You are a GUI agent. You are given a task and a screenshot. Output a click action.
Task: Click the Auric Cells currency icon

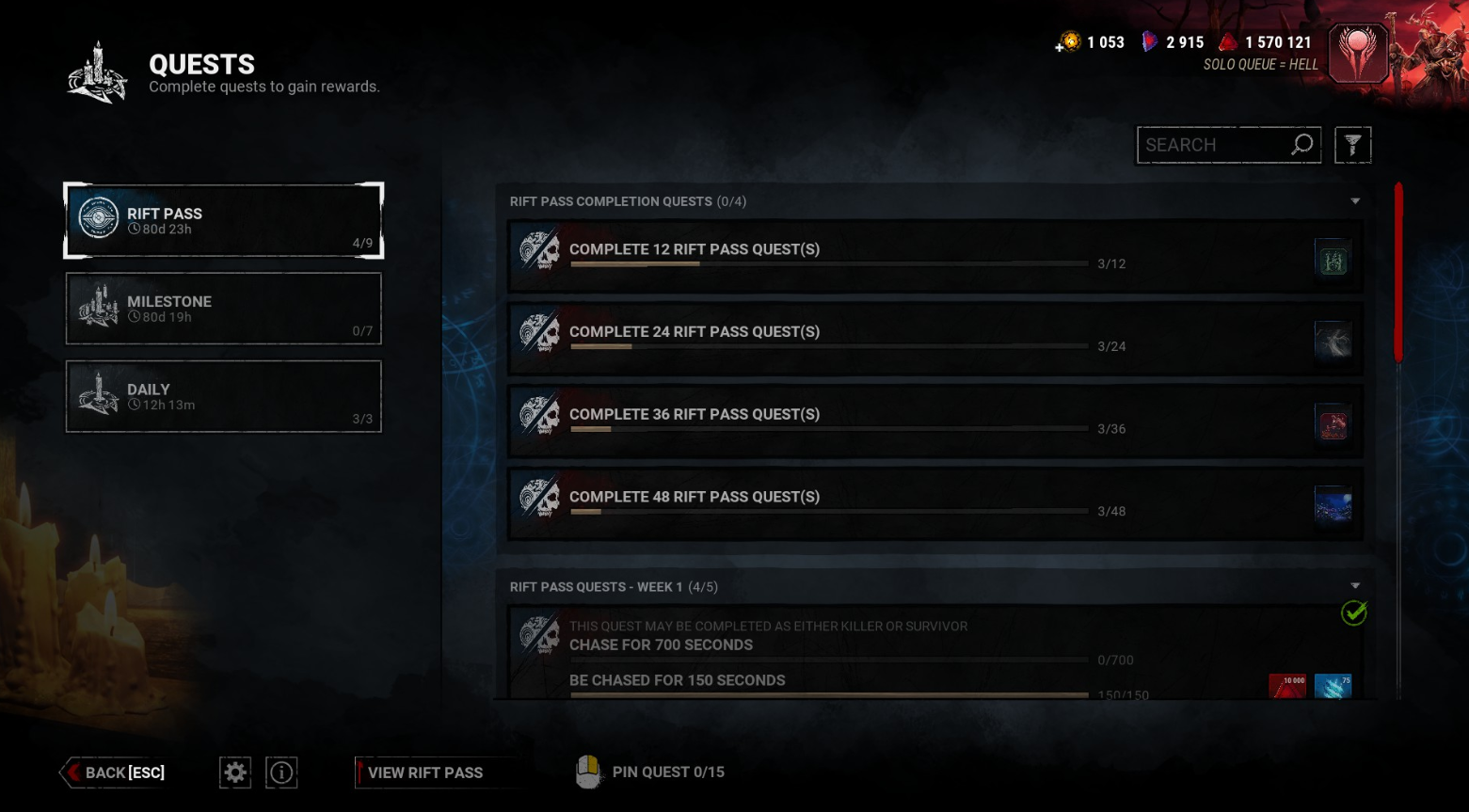click(1069, 42)
